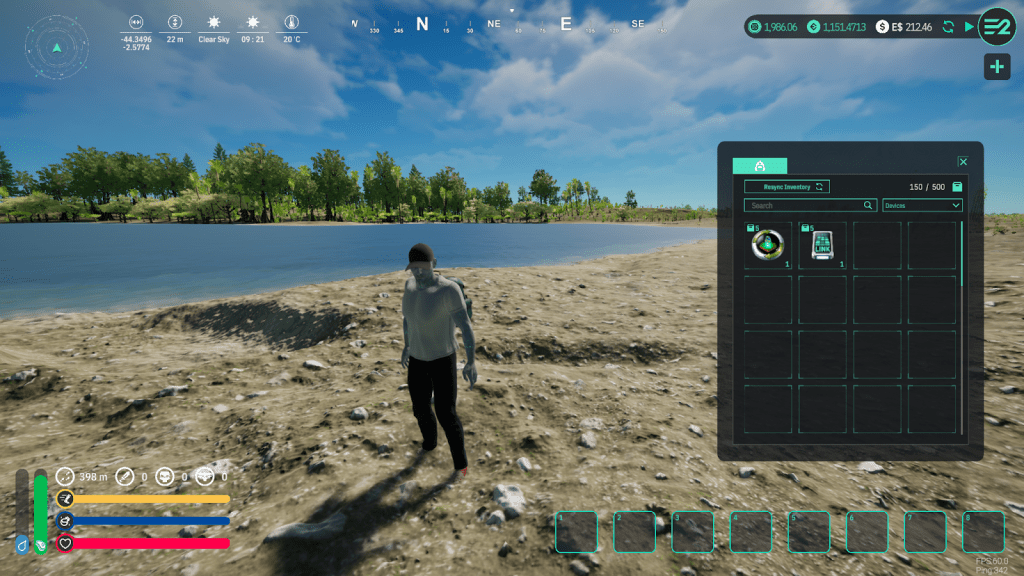Open the Devices category dropdown
Image resolution: width=1024 pixels, height=576 pixels.
pyautogui.click(x=922, y=206)
